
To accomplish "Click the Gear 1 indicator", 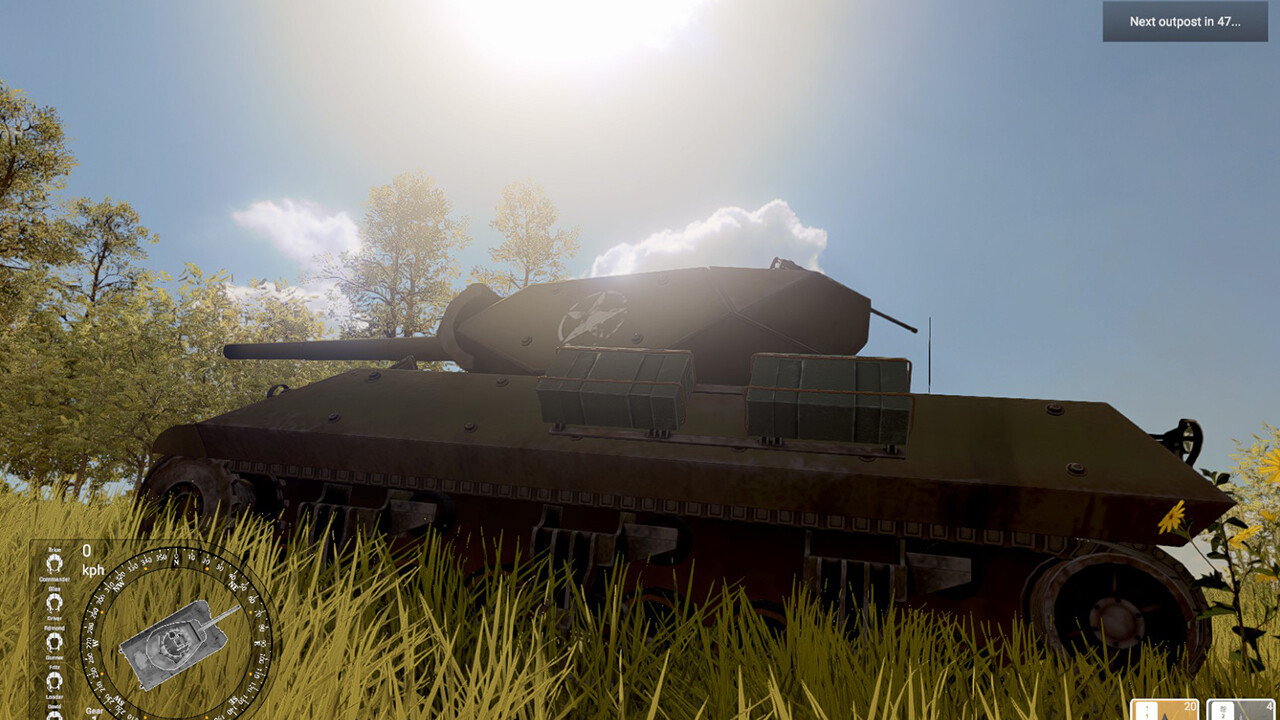I will [92, 713].
